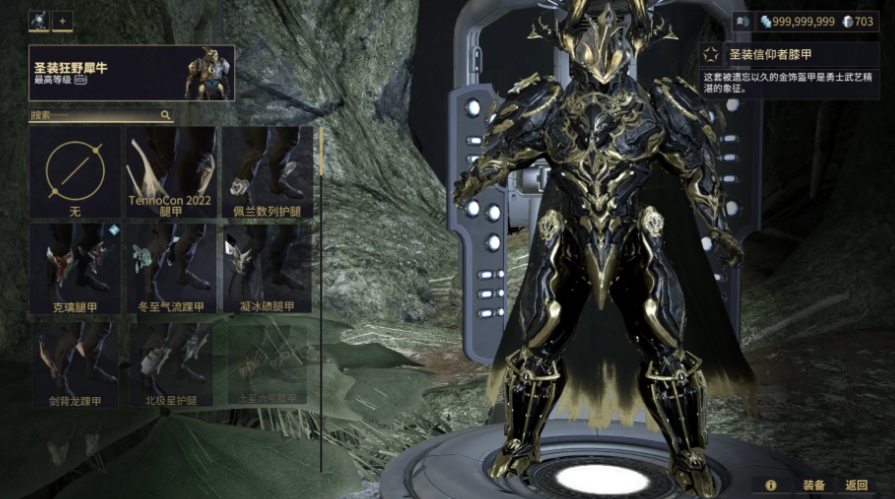Click the 装备 equip button
This screenshot has height=499, width=895.
tap(813, 485)
